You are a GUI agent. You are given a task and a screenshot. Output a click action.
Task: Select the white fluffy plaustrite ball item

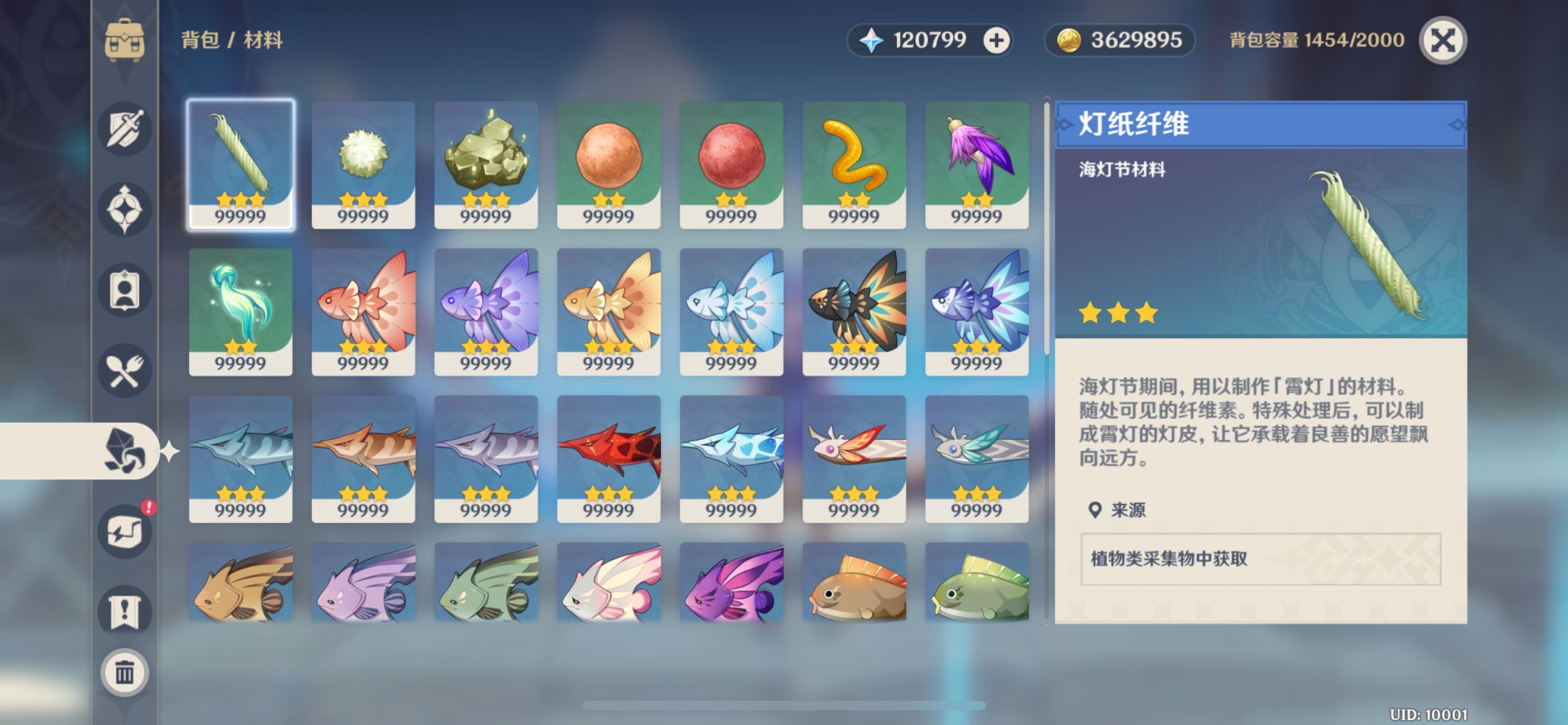[364, 165]
